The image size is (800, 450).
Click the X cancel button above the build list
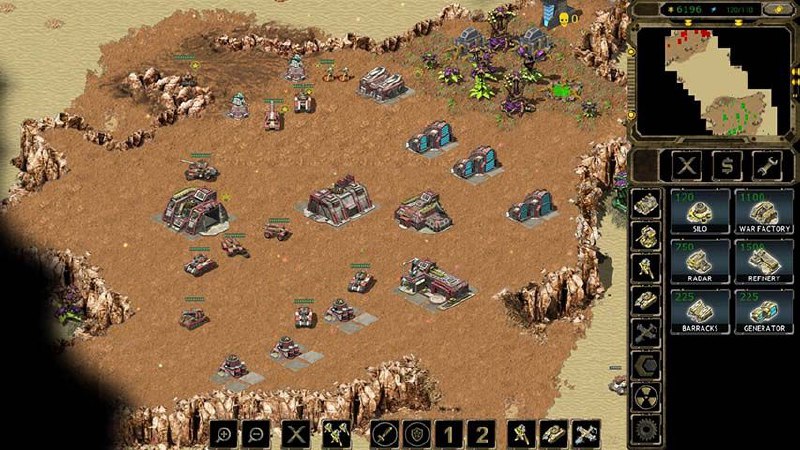(686, 165)
